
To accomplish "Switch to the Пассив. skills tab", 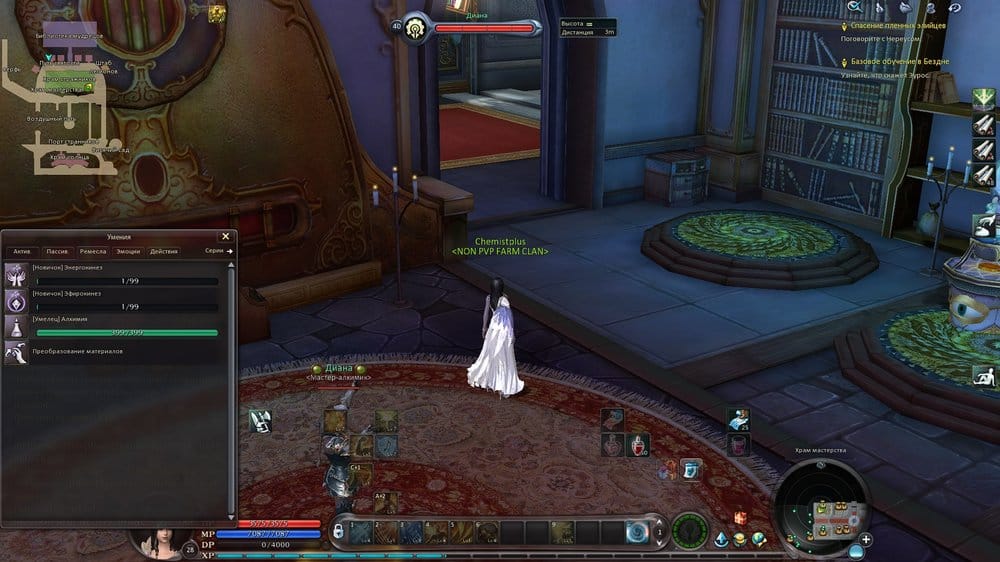I will (x=57, y=251).
